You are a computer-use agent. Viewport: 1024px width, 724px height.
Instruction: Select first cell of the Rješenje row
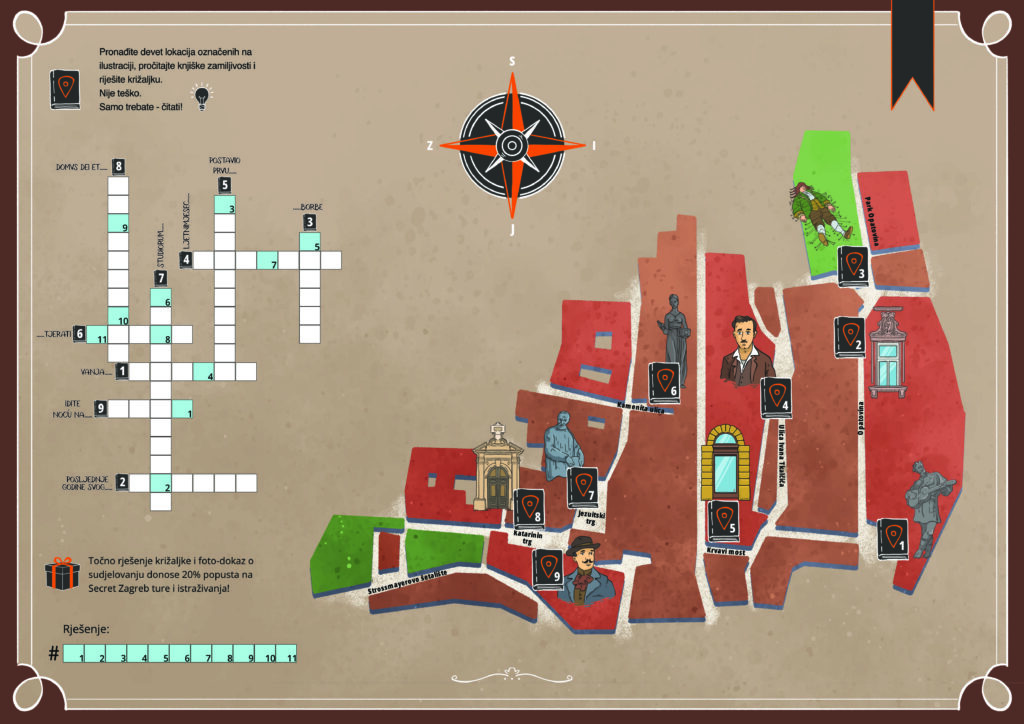point(74,654)
